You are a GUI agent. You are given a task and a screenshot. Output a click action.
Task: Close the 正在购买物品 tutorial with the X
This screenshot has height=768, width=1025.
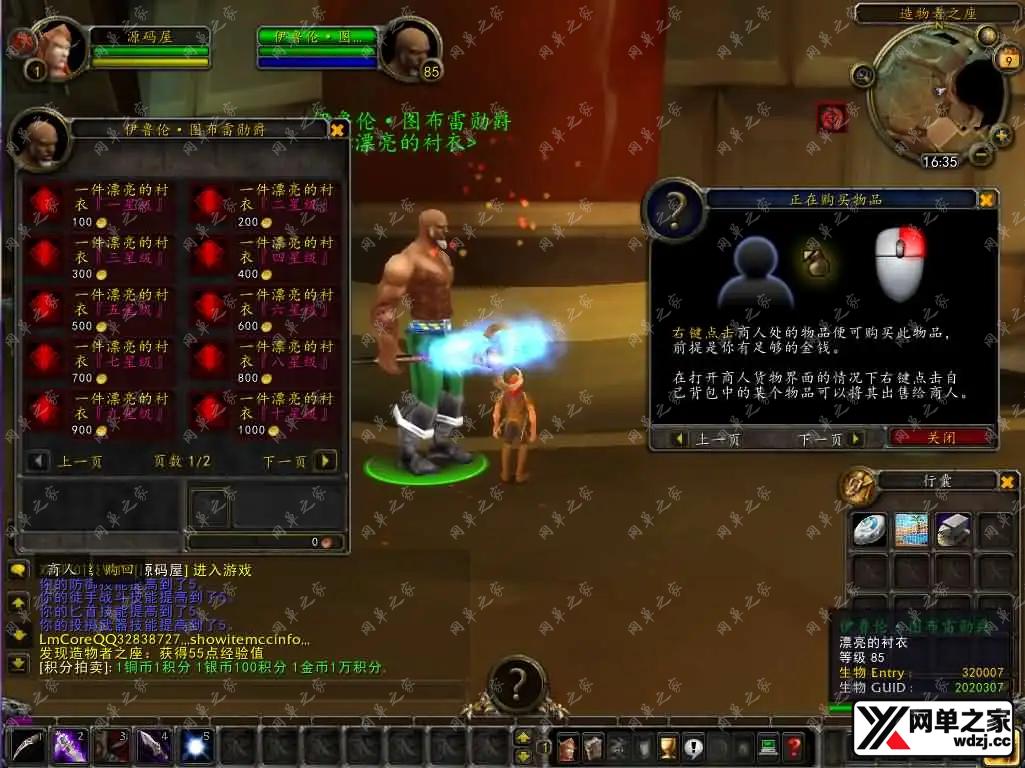986,199
